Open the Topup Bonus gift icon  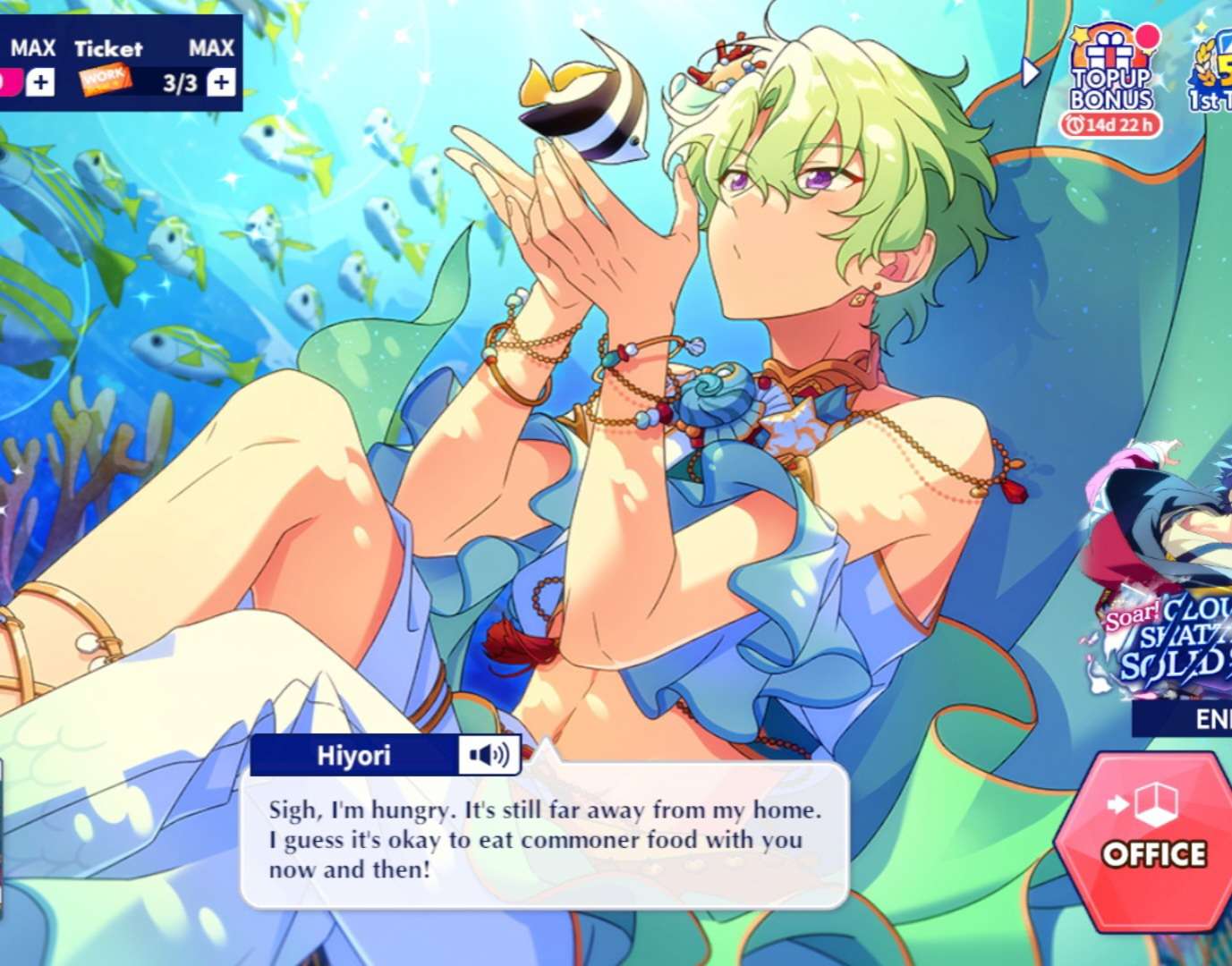[1112, 76]
